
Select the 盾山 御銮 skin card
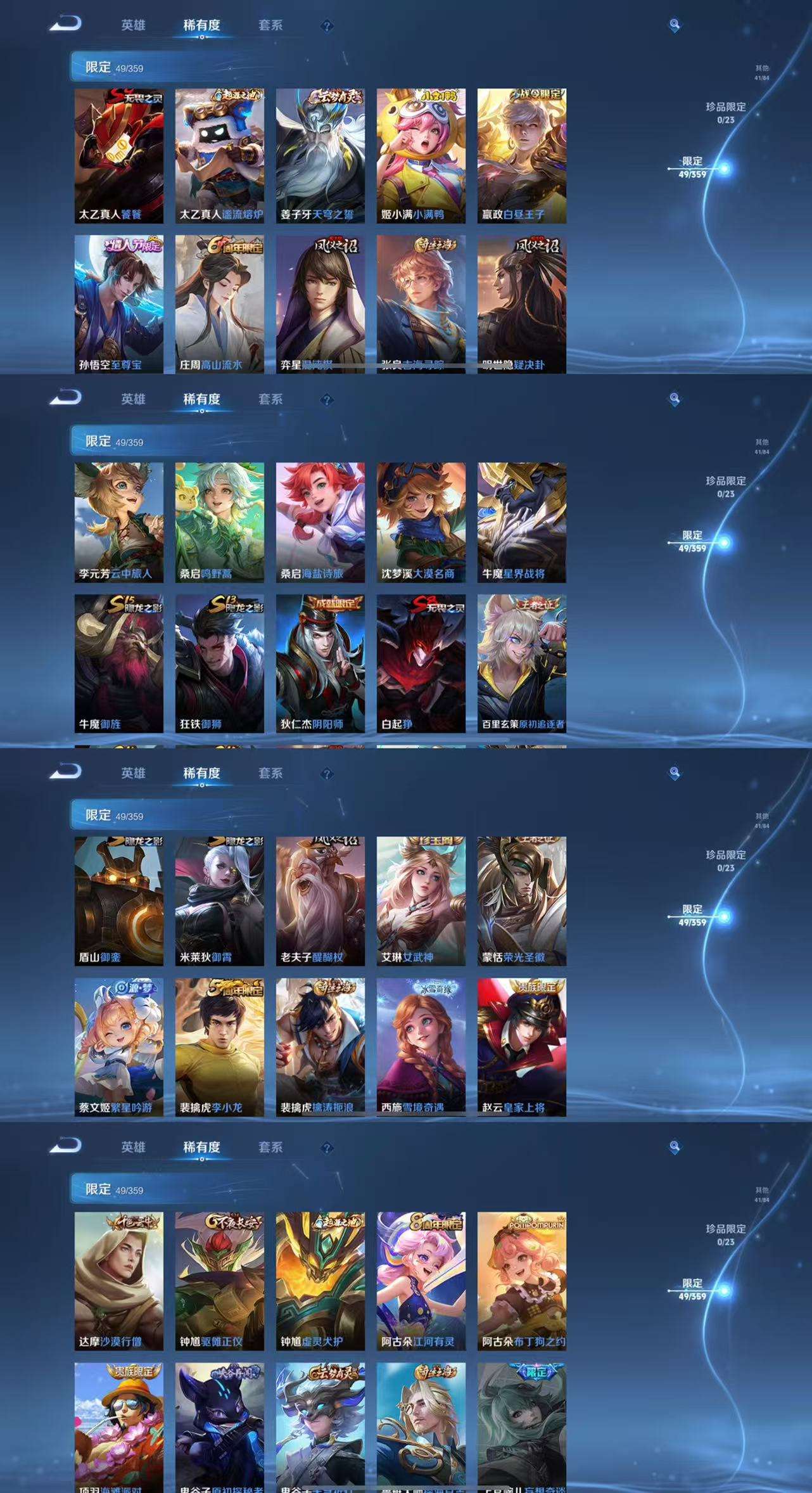[118, 900]
